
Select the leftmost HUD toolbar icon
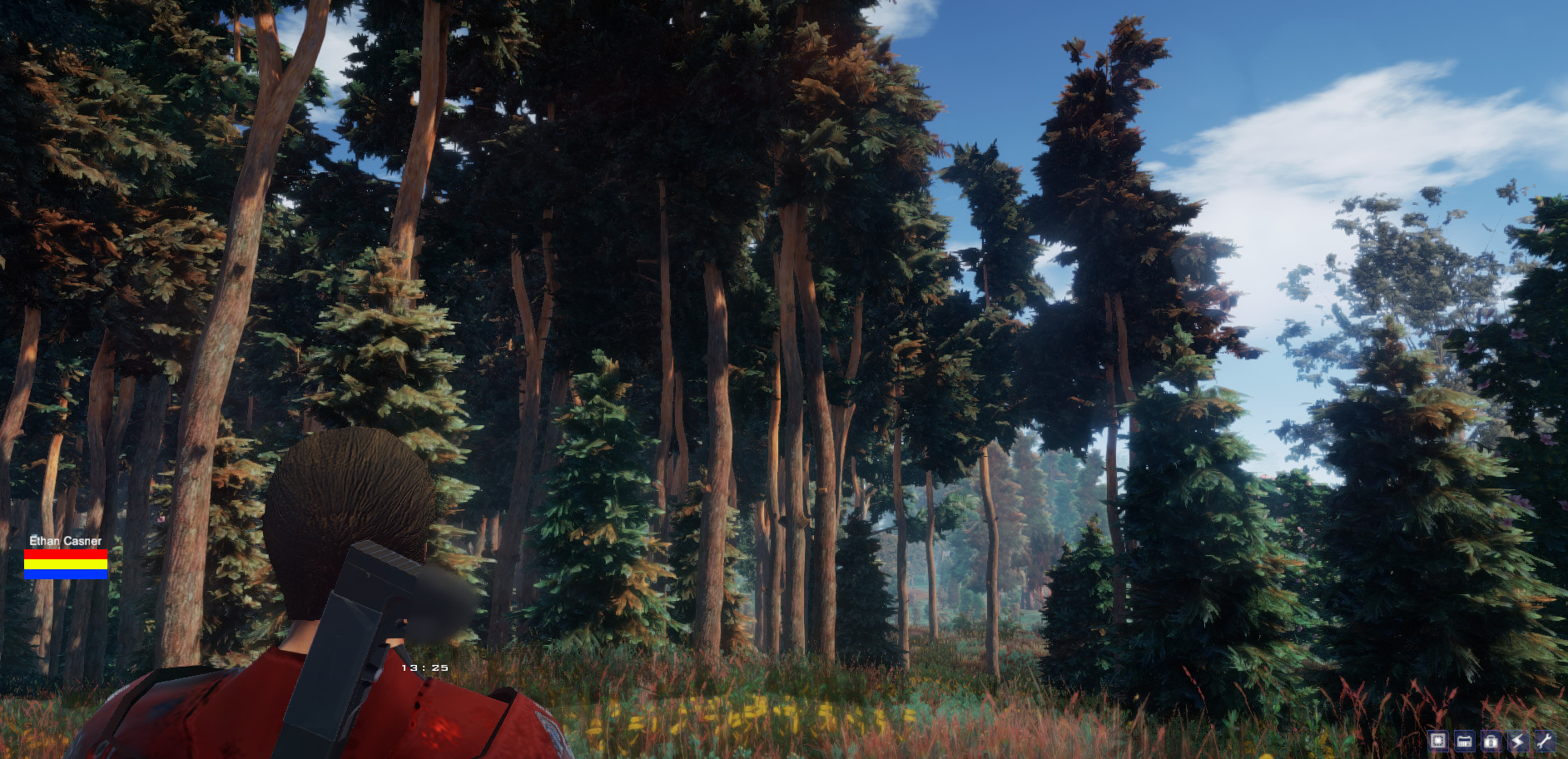click(1439, 741)
